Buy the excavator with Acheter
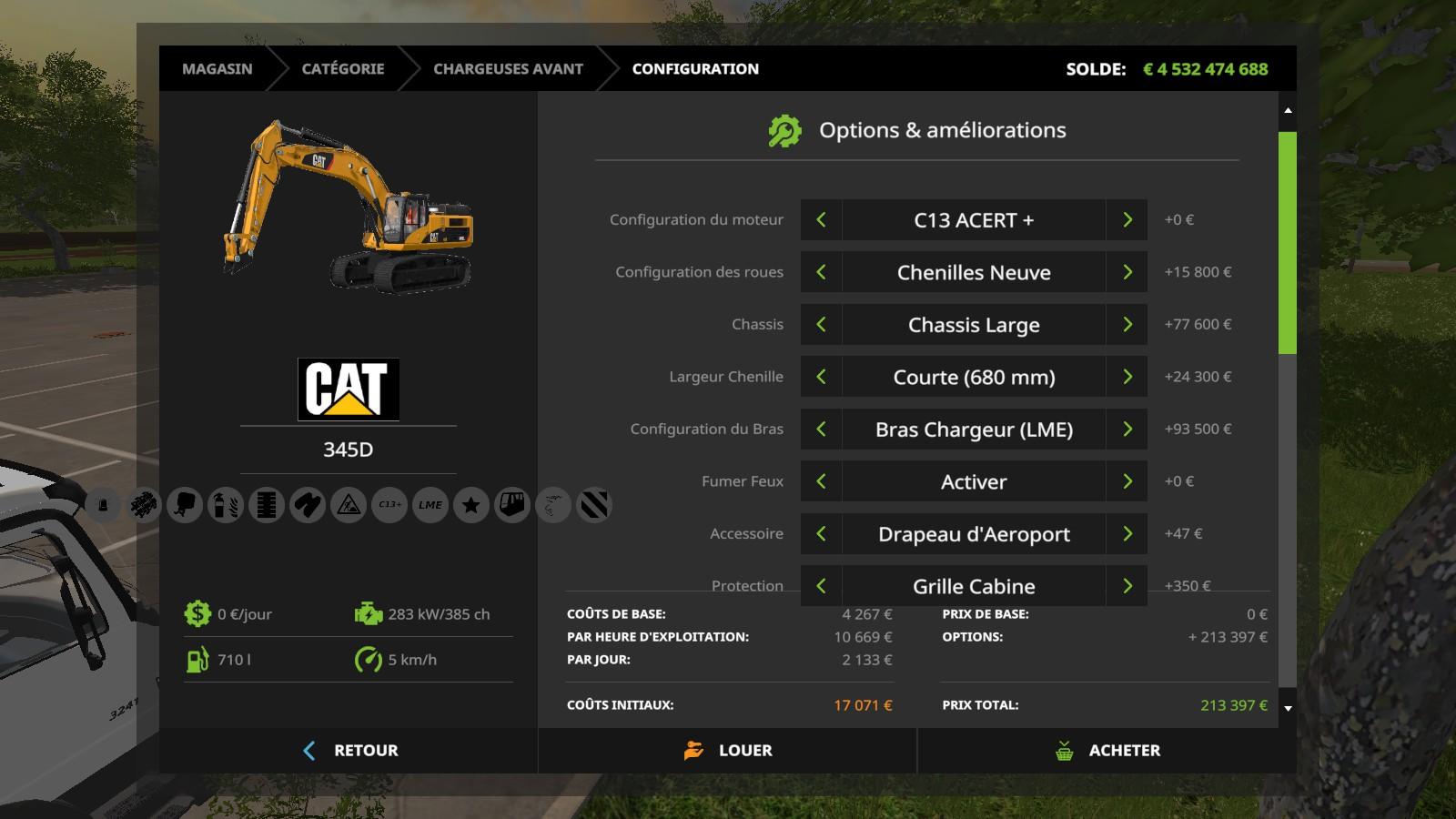 (x=1107, y=751)
